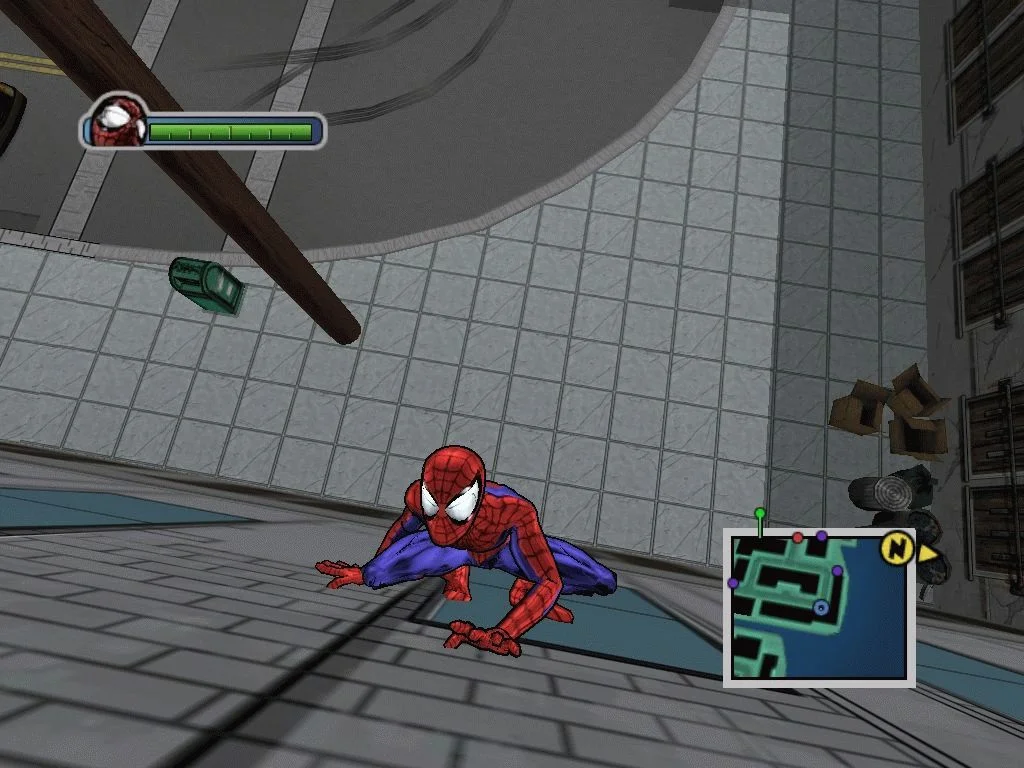Select the green marker above the minimap
This screenshot has width=1024, height=768.
760,514
